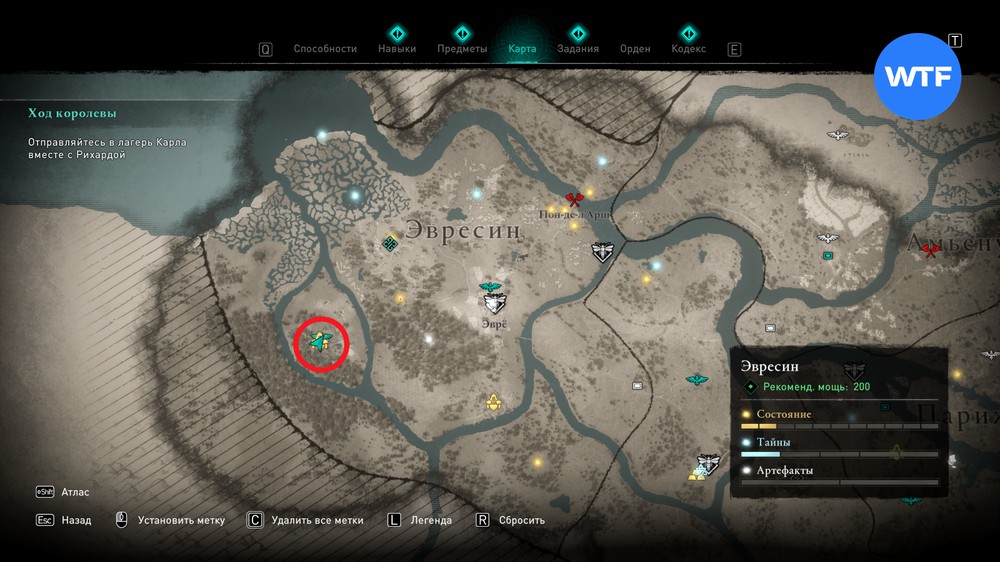
Task: Open the Орден tab
Action: [635, 48]
